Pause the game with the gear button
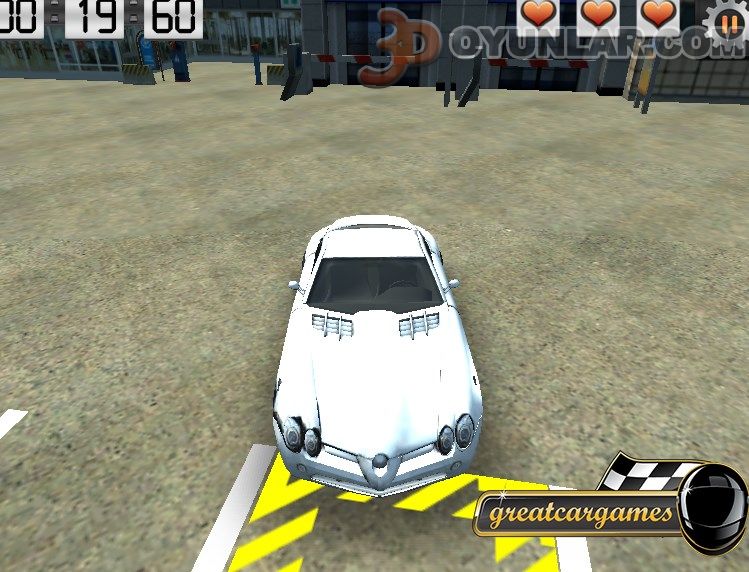This screenshot has height=572, width=749. (x=729, y=19)
